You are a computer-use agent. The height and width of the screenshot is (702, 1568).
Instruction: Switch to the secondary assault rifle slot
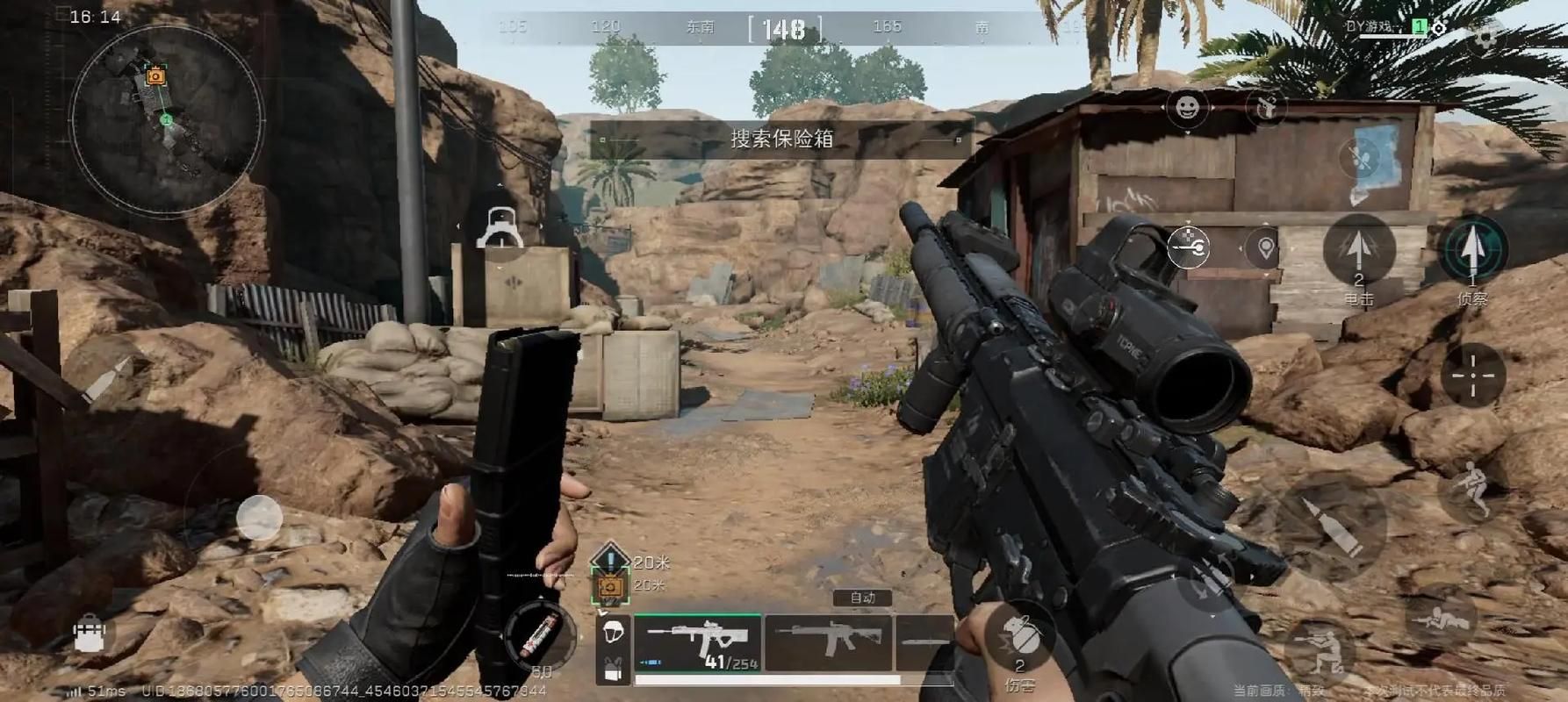point(828,643)
